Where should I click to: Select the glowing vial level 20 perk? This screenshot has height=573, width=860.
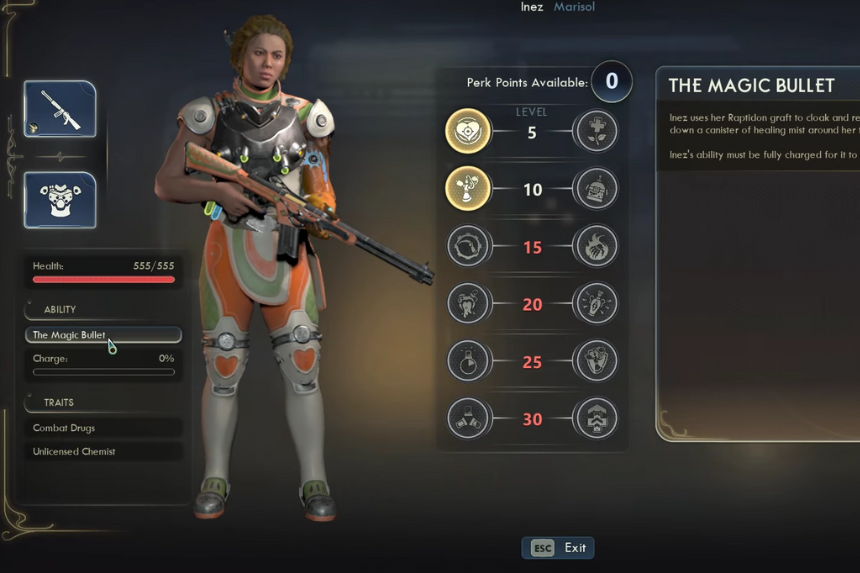click(x=596, y=303)
